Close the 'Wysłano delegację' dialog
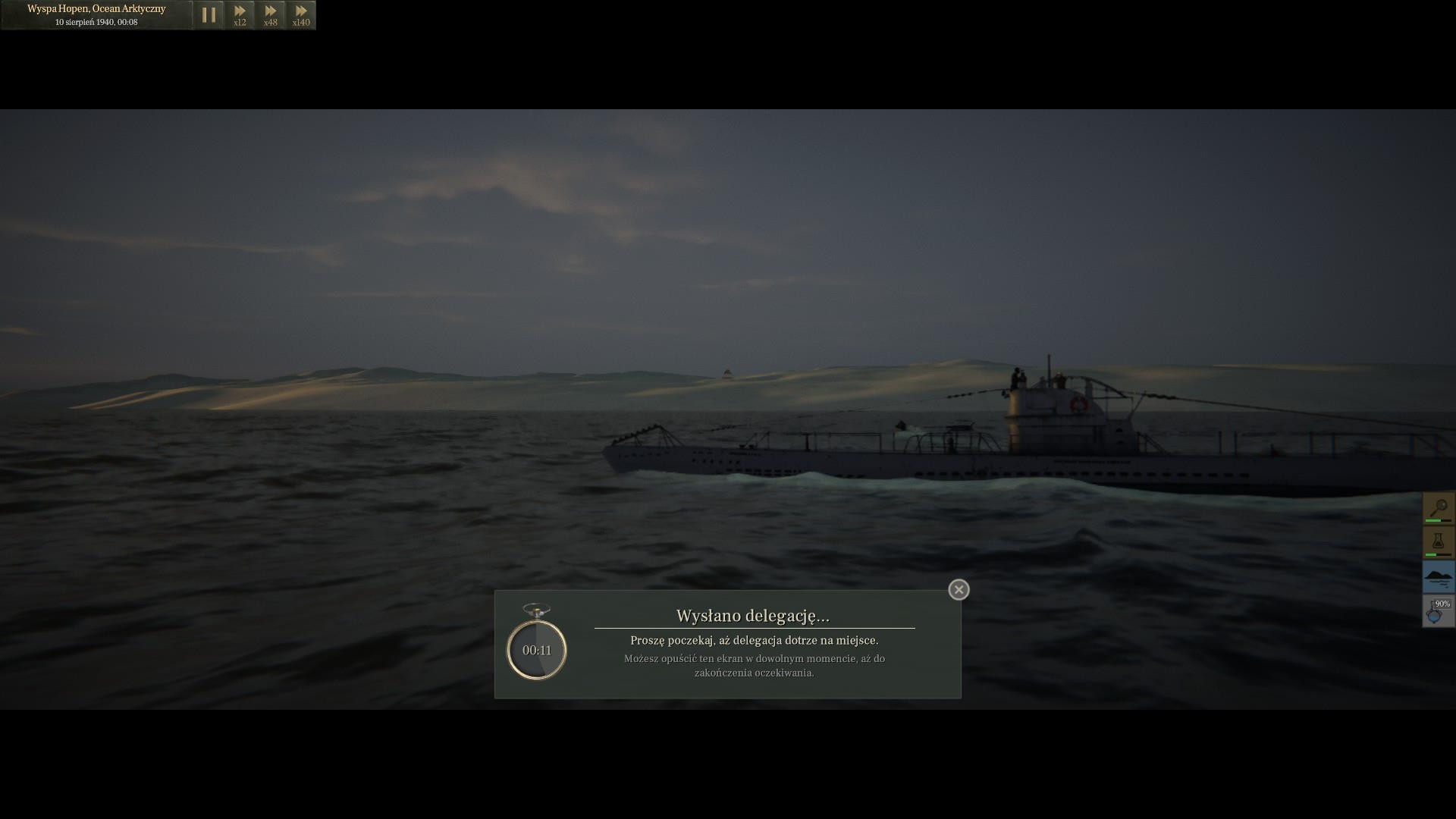 click(959, 589)
